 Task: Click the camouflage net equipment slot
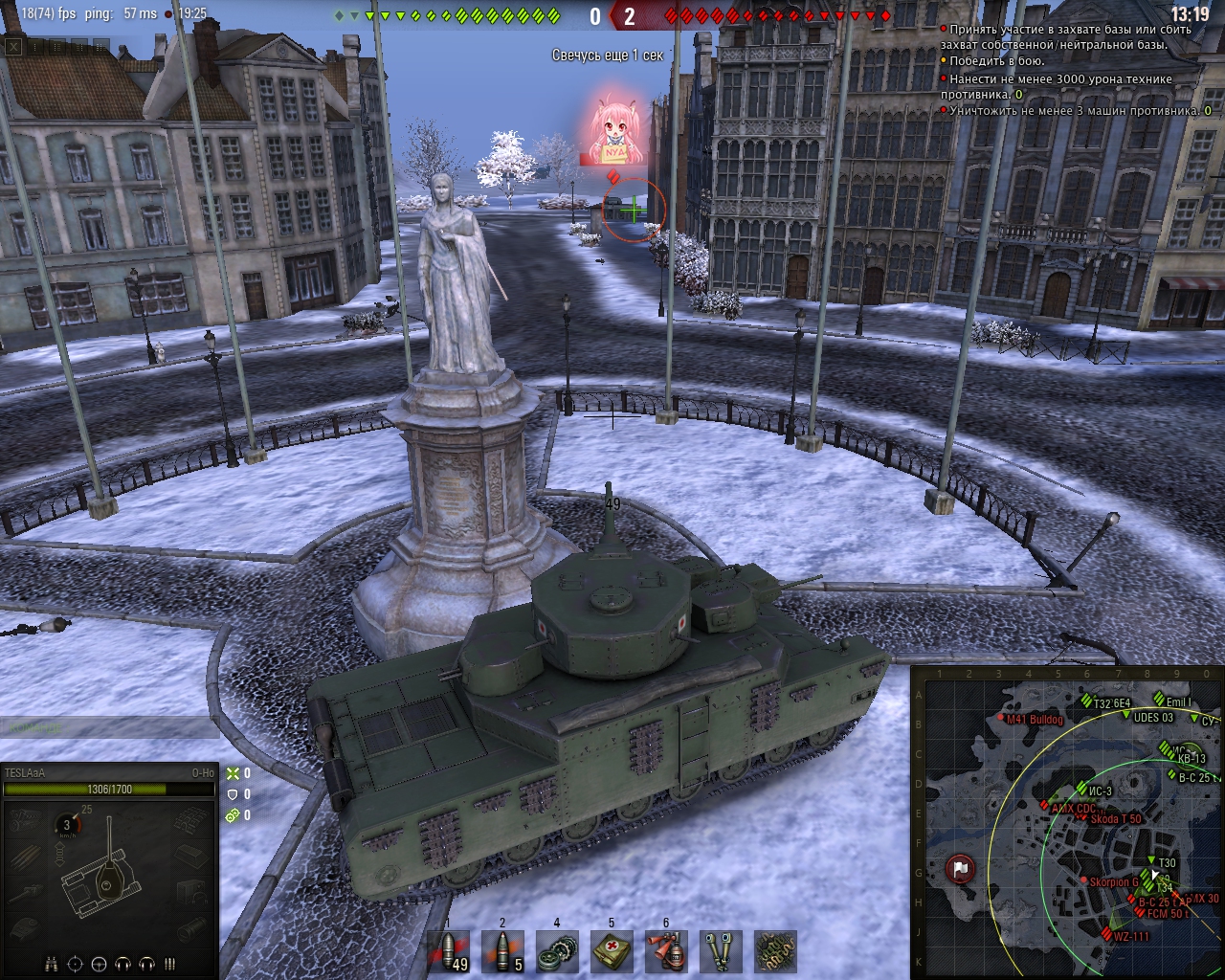pos(774,951)
